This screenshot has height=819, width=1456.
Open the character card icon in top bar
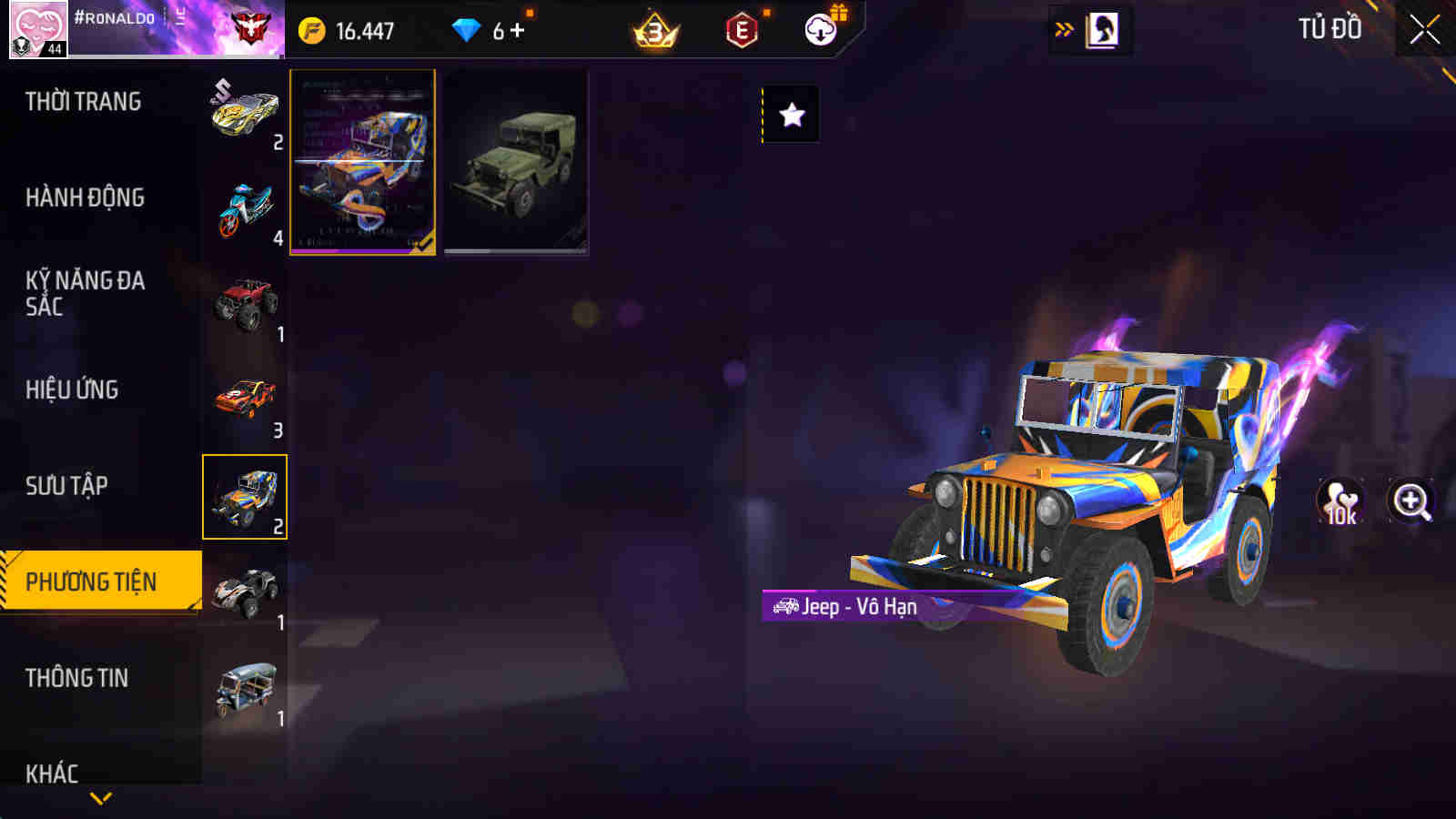point(1104,28)
